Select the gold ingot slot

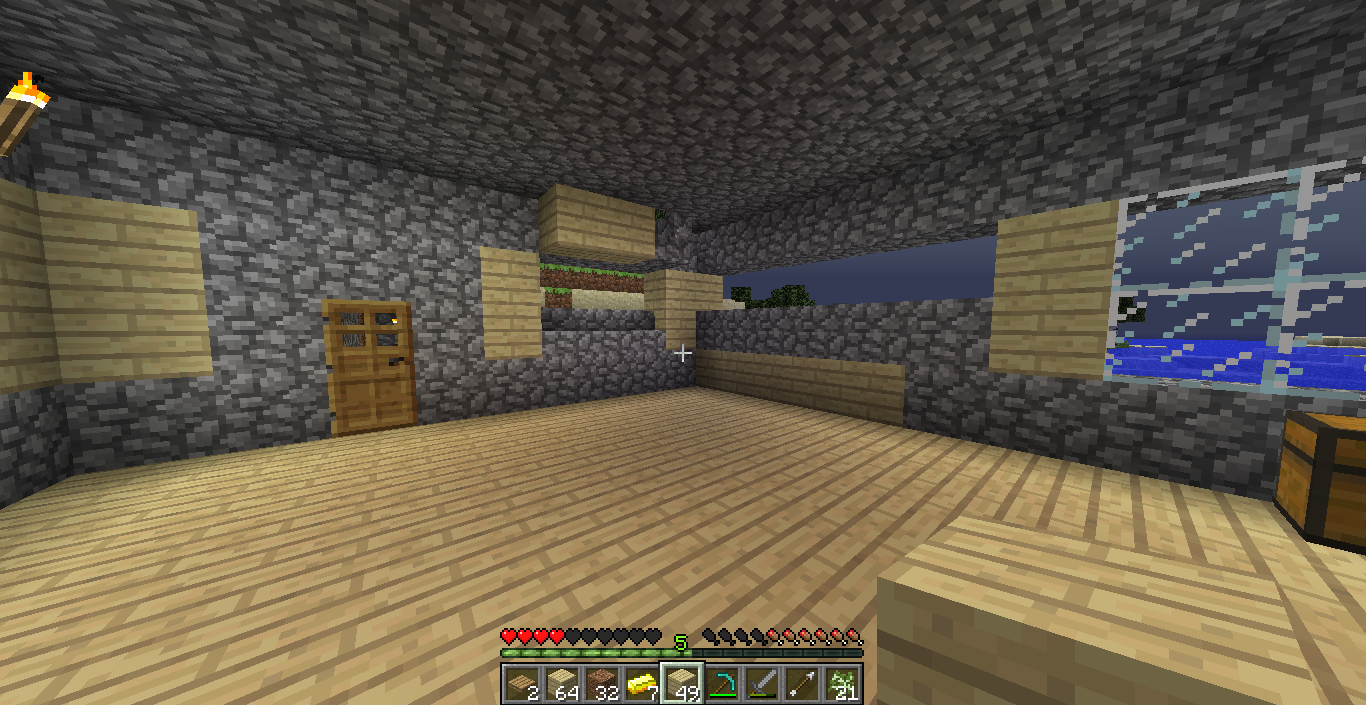(x=642, y=684)
